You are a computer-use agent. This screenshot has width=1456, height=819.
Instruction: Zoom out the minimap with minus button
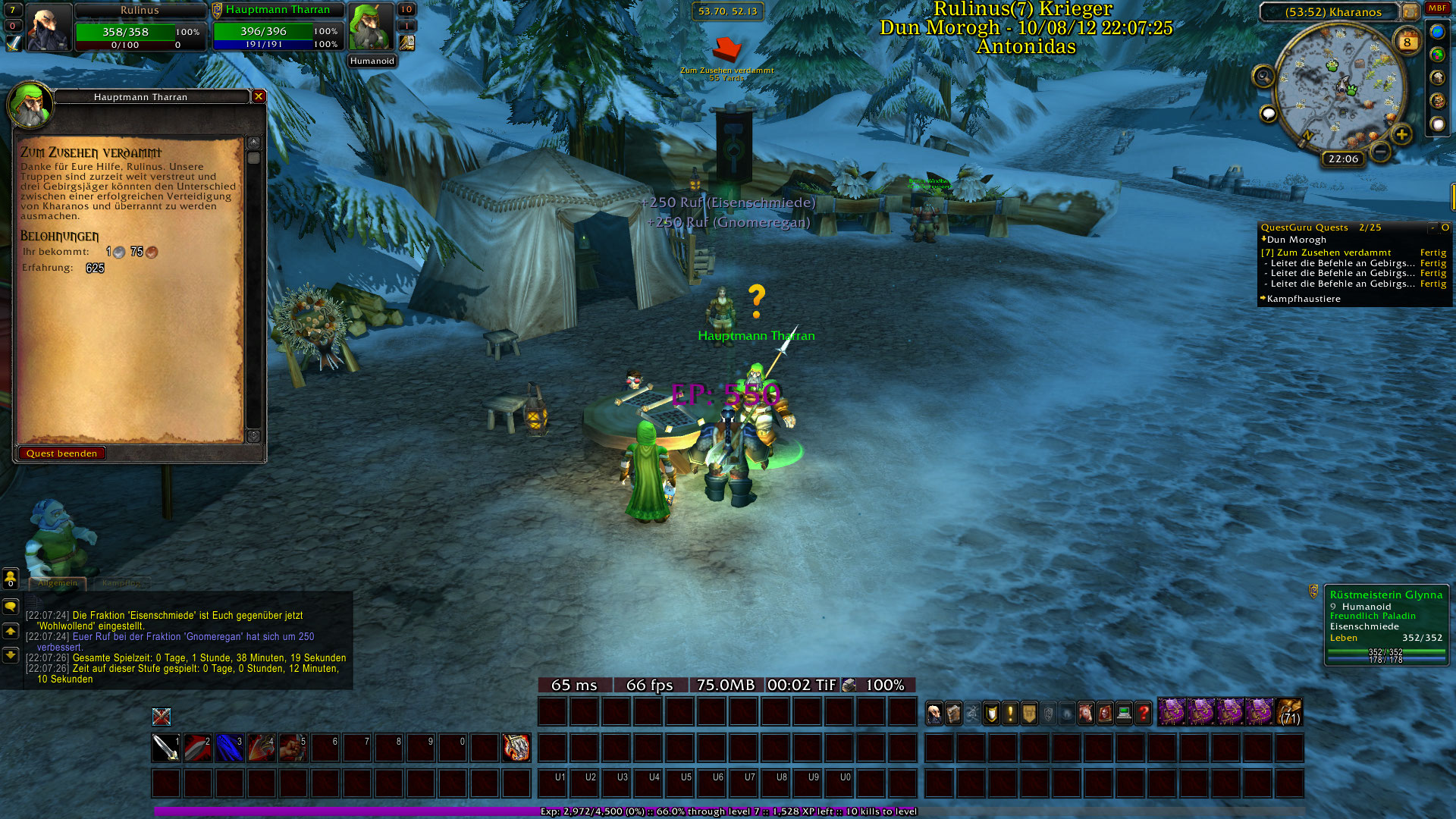click(x=1381, y=152)
